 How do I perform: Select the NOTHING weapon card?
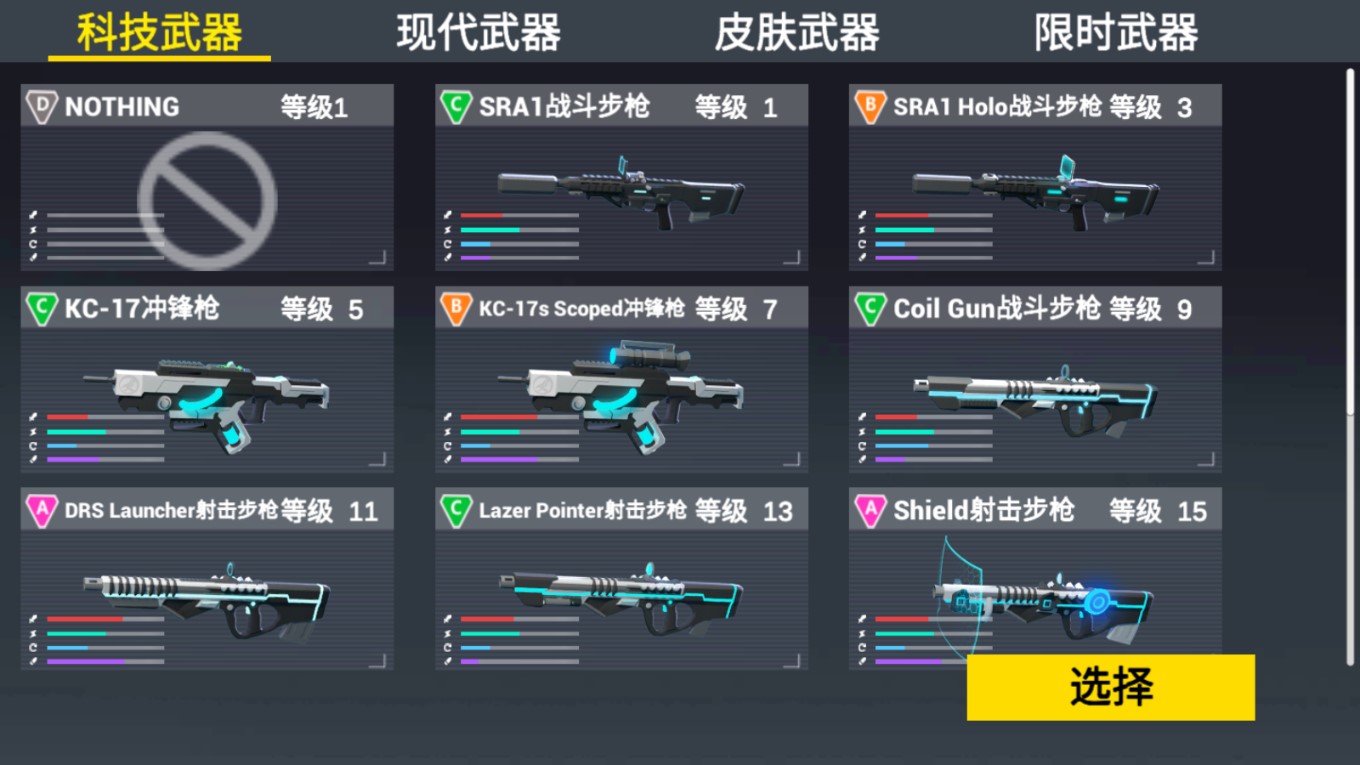207,178
